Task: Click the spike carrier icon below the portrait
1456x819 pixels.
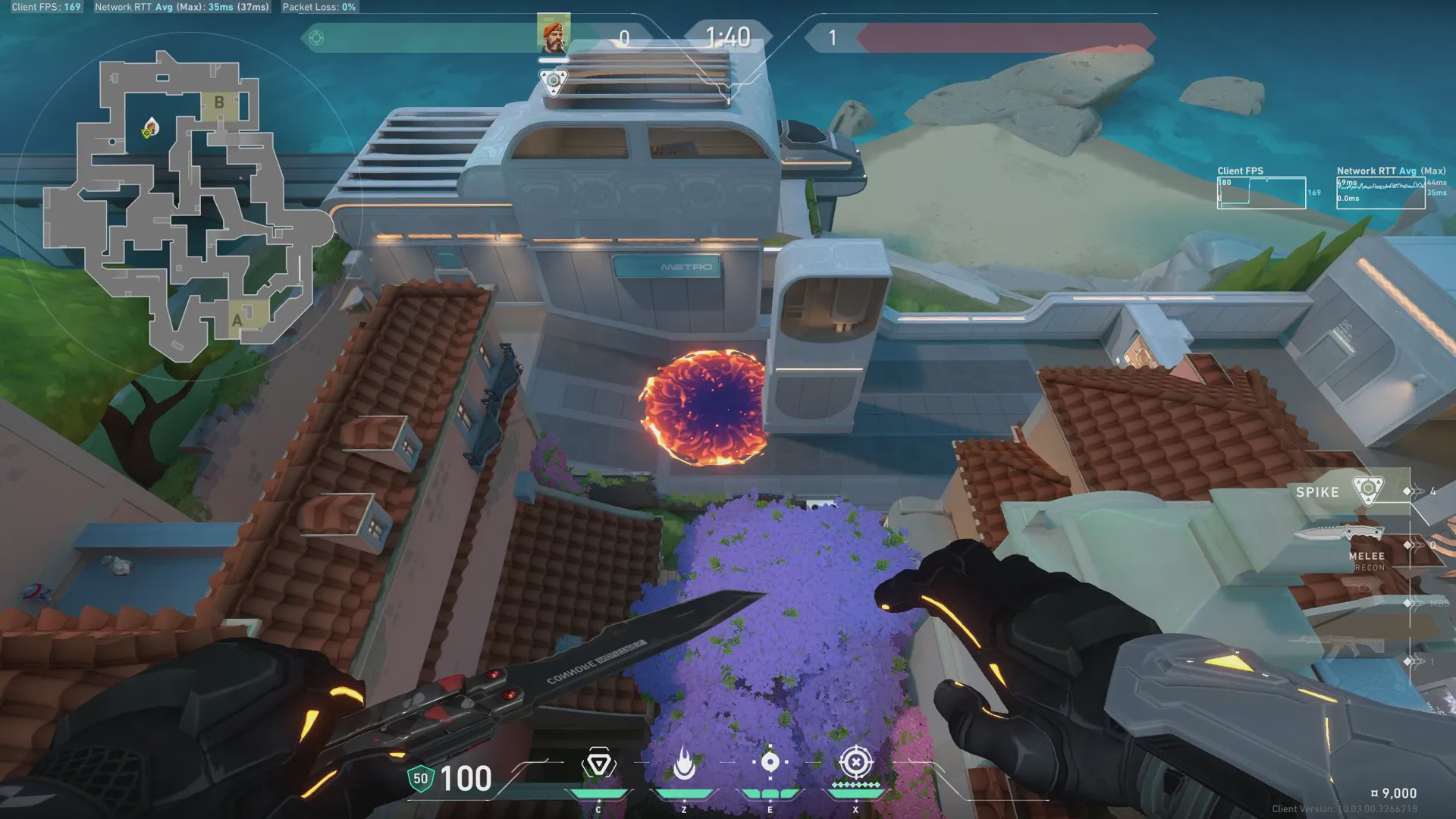Action: pyautogui.click(x=554, y=80)
